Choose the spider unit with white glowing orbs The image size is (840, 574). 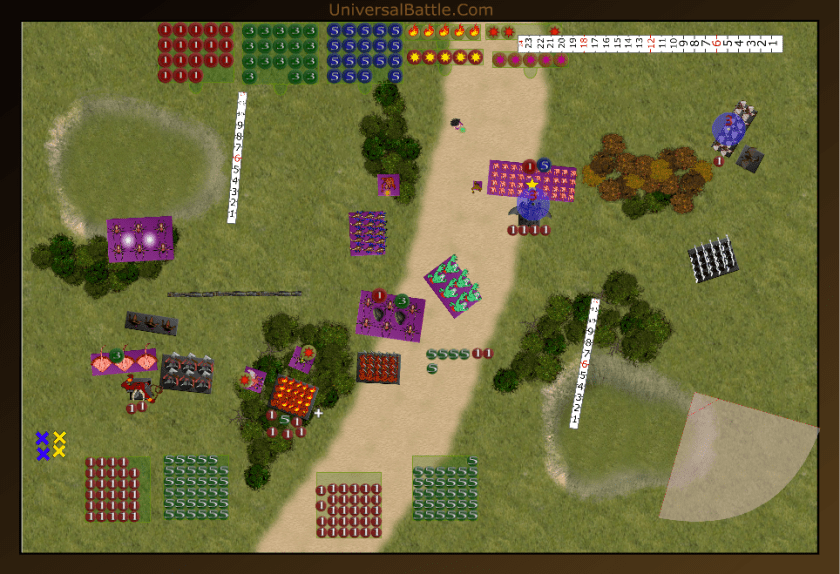(140, 239)
